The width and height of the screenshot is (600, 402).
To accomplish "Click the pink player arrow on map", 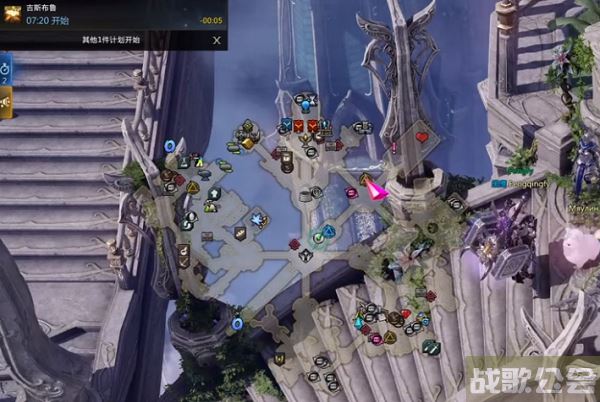I will pos(374,188).
